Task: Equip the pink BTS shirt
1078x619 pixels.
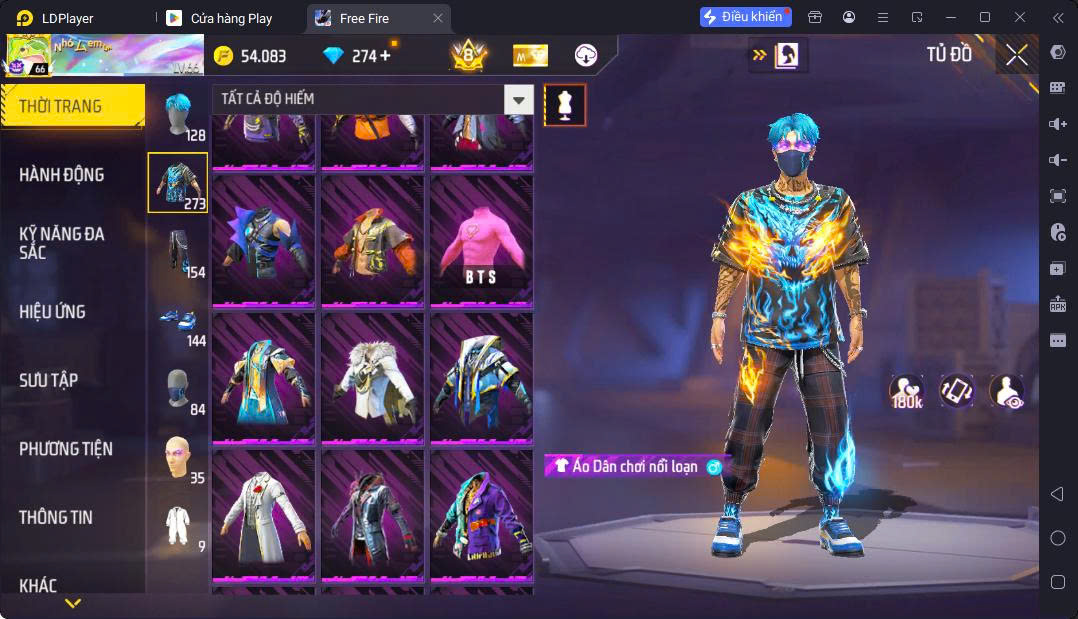Action: pos(481,241)
